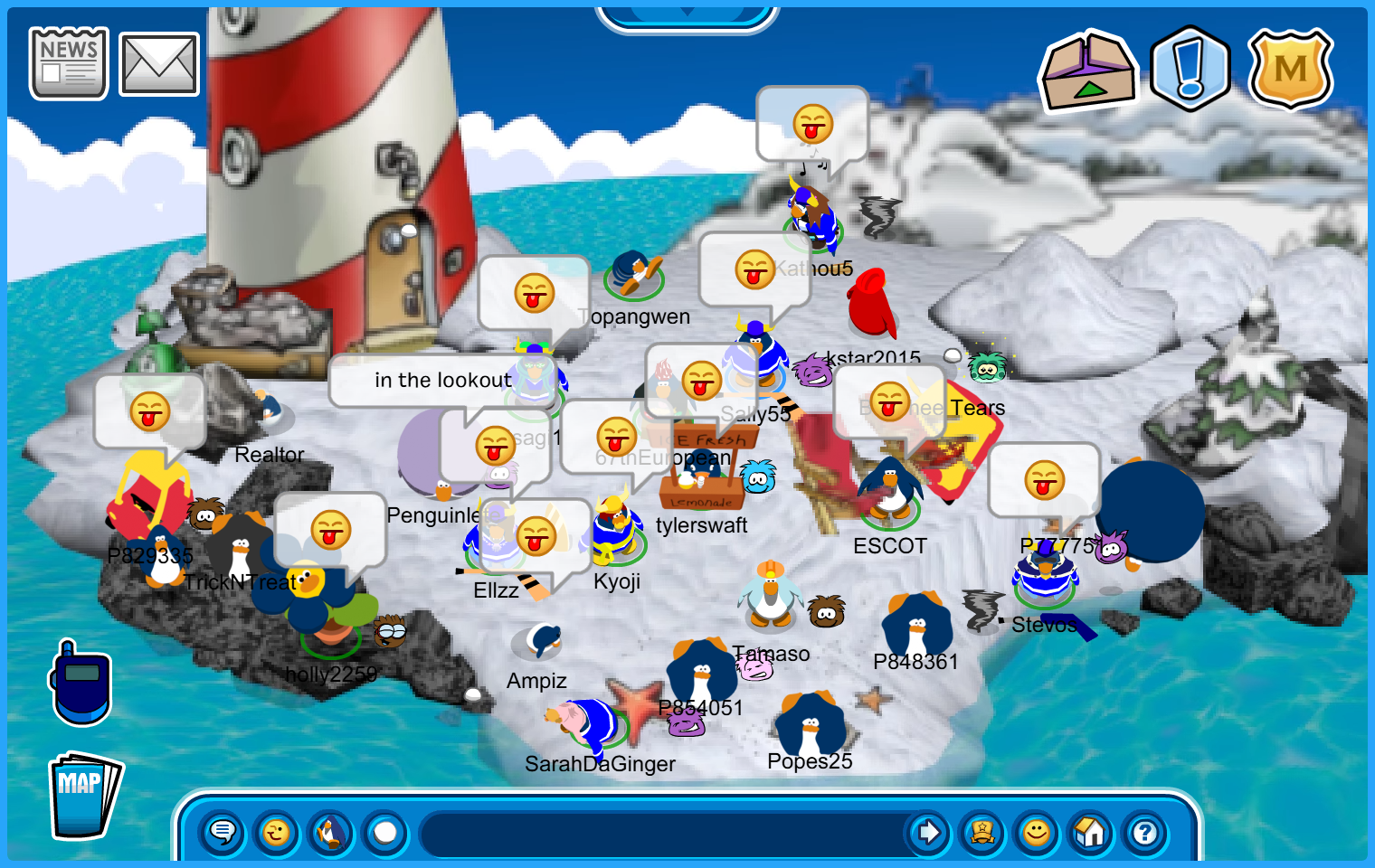Click the blue exclamation shield

point(1190,70)
